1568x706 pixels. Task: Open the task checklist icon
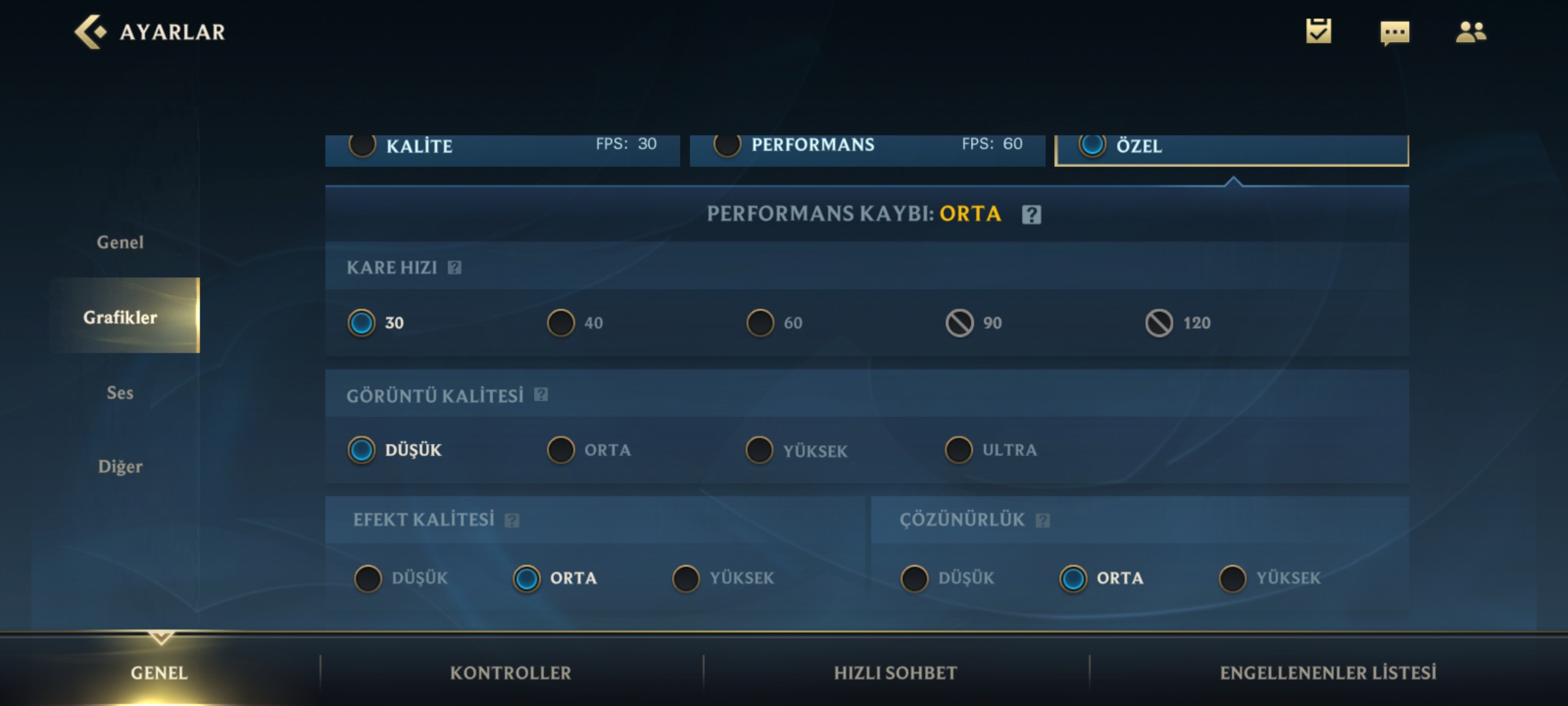pyautogui.click(x=1318, y=31)
